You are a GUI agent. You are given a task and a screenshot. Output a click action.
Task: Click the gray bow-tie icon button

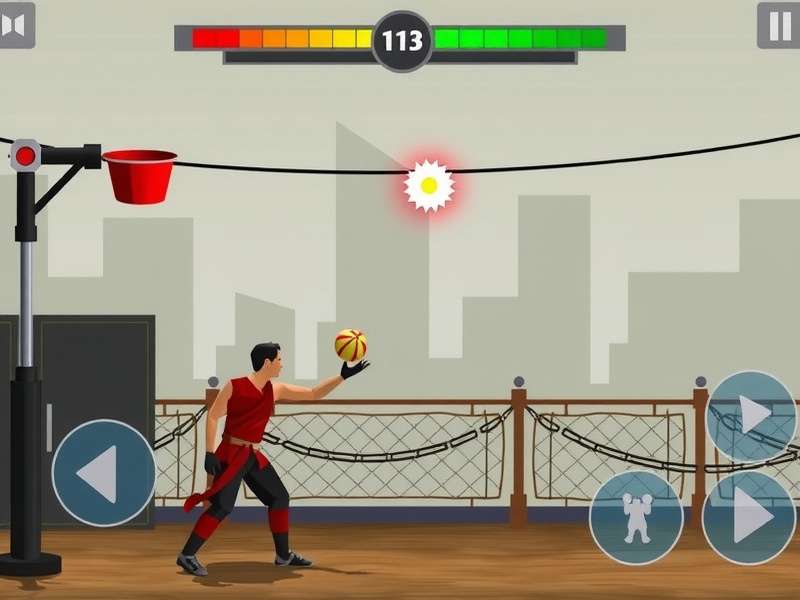[x=15, y=25]
